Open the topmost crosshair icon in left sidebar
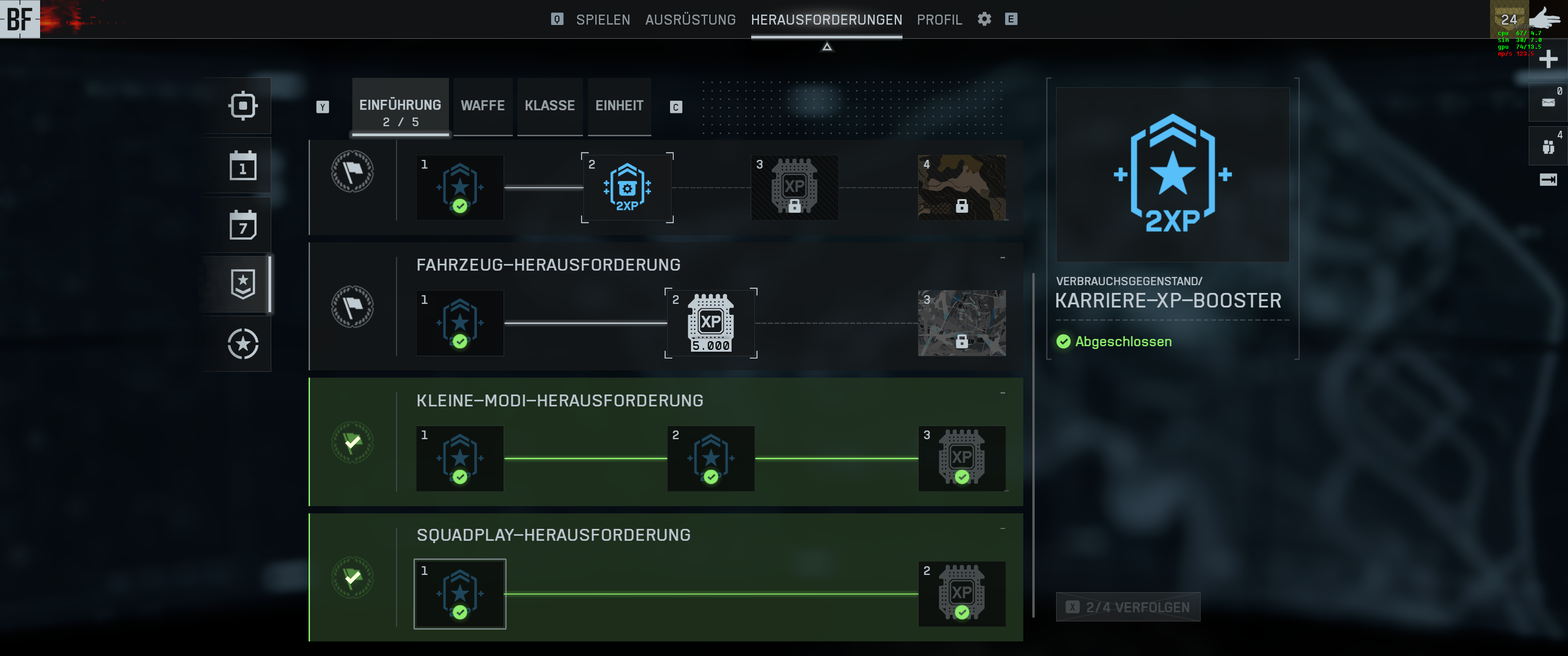 pyautogui.click(x=243, y=105)
